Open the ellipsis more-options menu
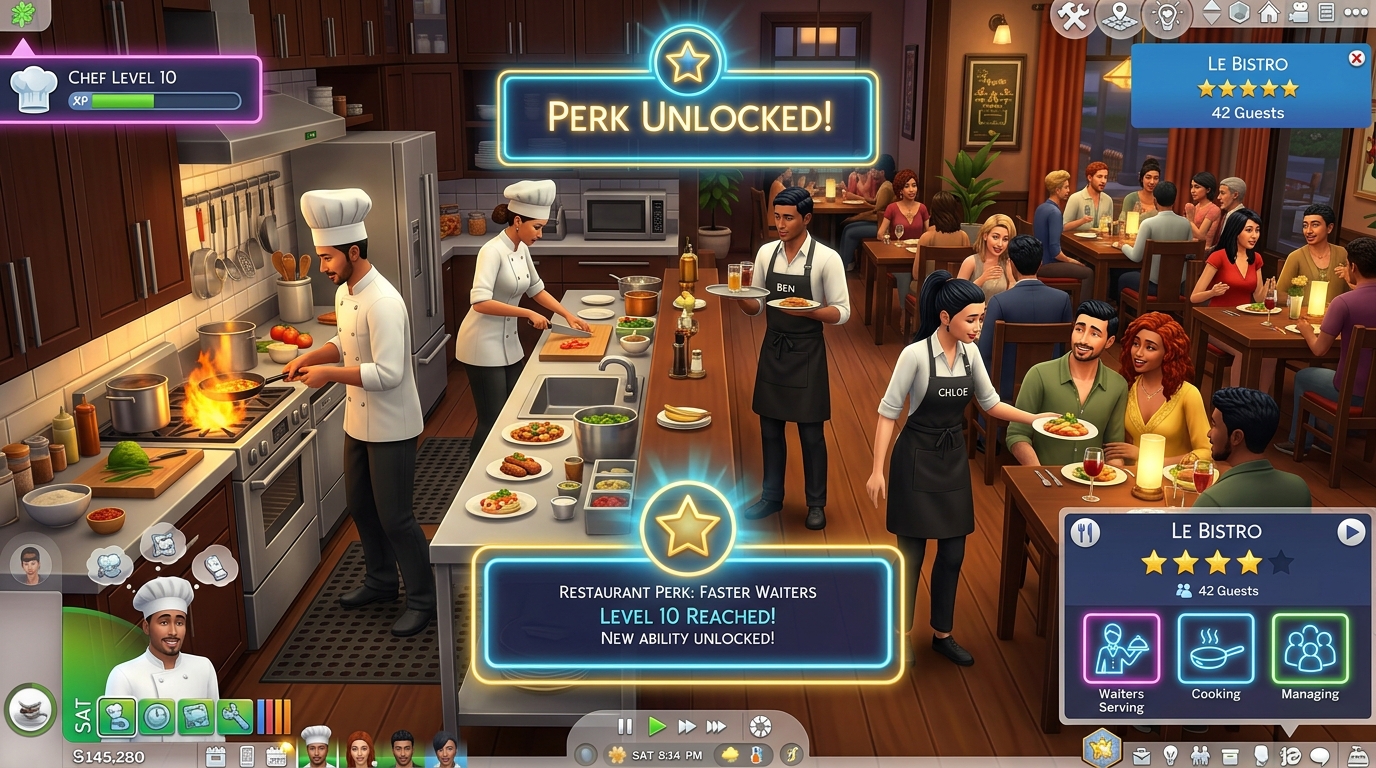The height and width of the screenshot is (768, 1376). pos(1355,12)
